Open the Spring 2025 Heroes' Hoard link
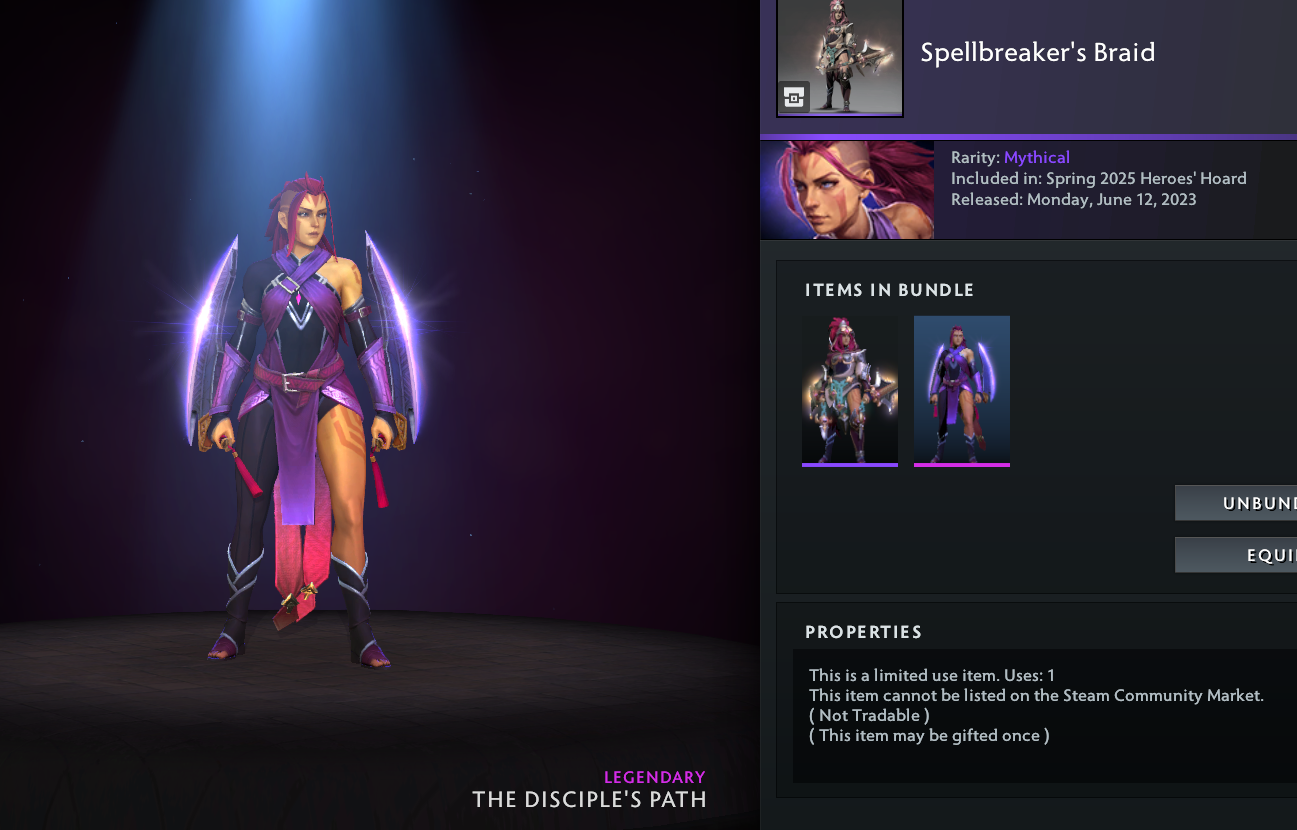This screenshot has height=830, width=1297. 1146,179
